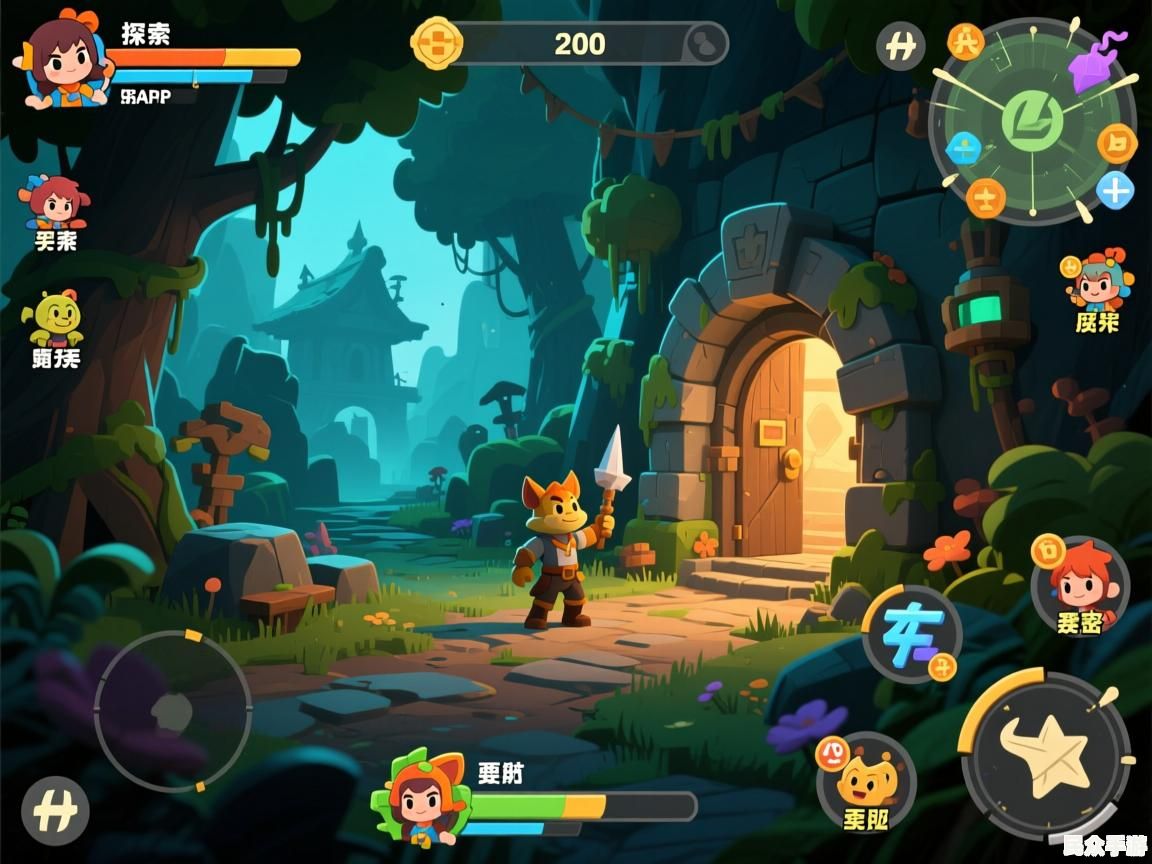1152x864 pixels.
Task: Open the circular green minimap
Action: coord(1032,121)
